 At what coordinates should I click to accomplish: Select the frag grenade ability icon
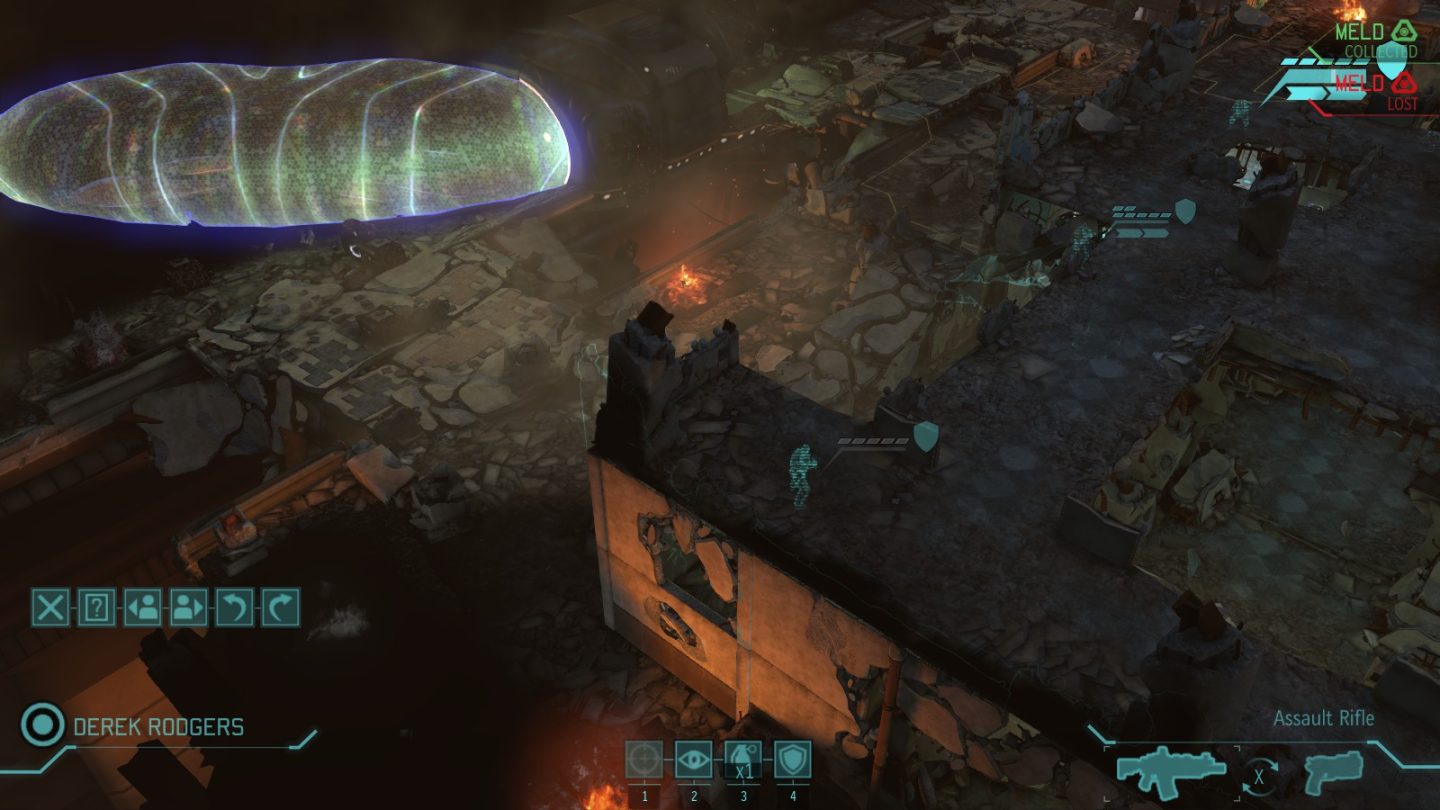point(741,758)
